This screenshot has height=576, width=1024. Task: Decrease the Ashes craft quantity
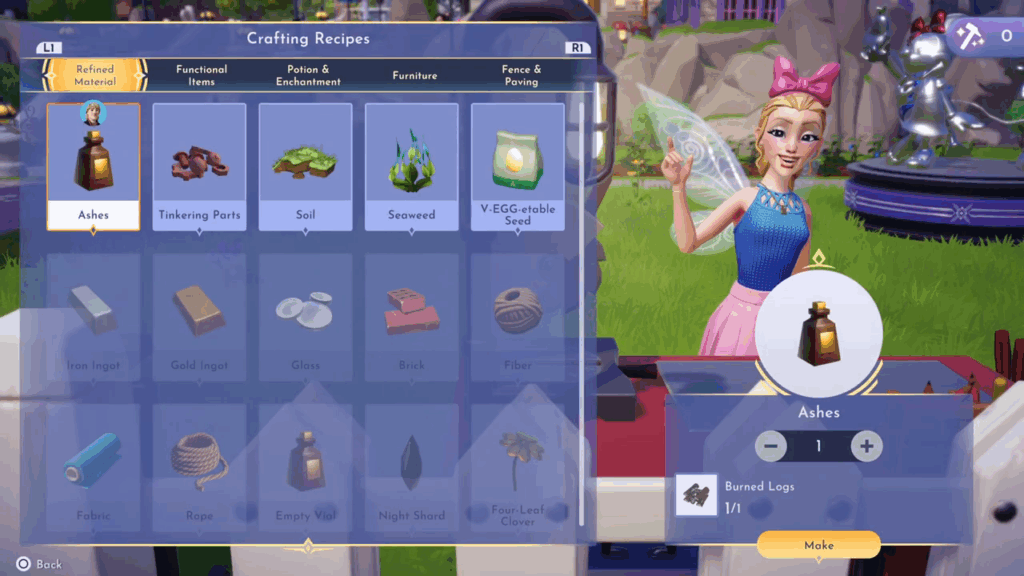[771, 446]
